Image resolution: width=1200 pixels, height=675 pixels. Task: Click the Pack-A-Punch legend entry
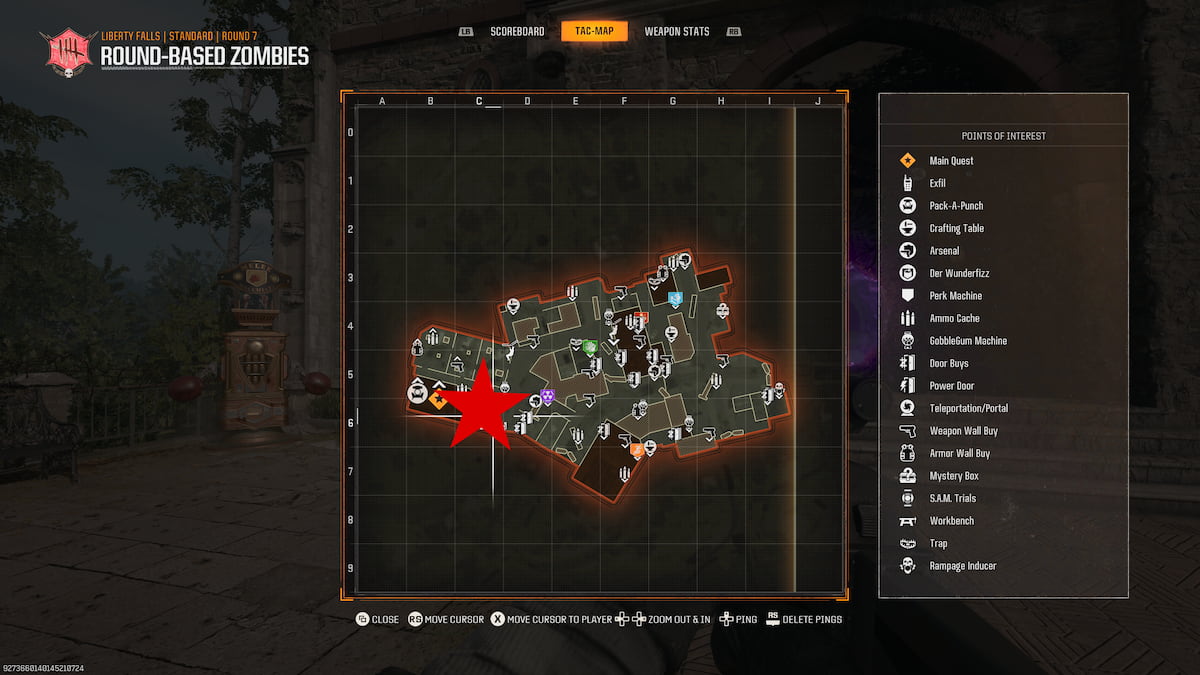(956, 206)
